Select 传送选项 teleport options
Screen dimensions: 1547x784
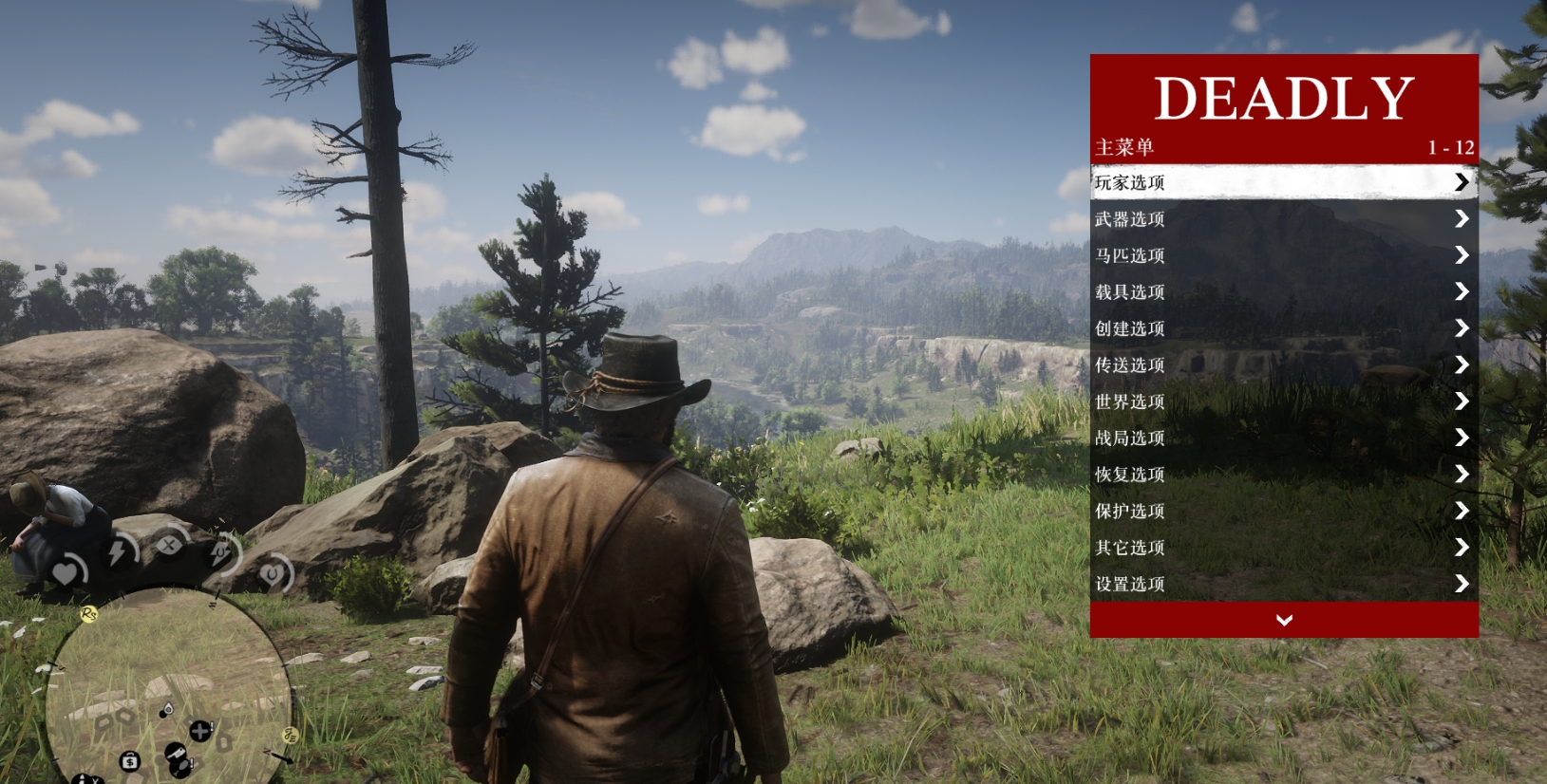[x=1283, y=365]
